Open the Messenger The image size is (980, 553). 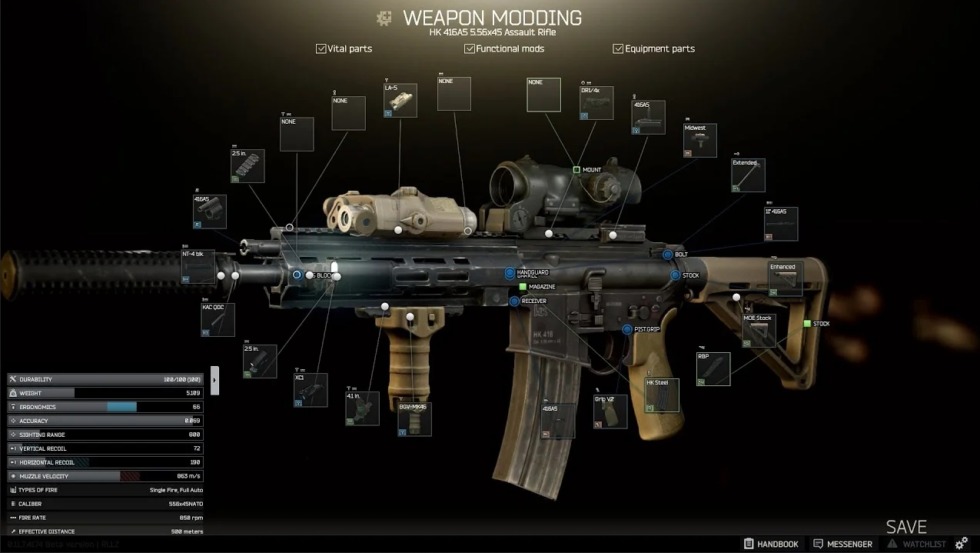click(x=843, y=544)
